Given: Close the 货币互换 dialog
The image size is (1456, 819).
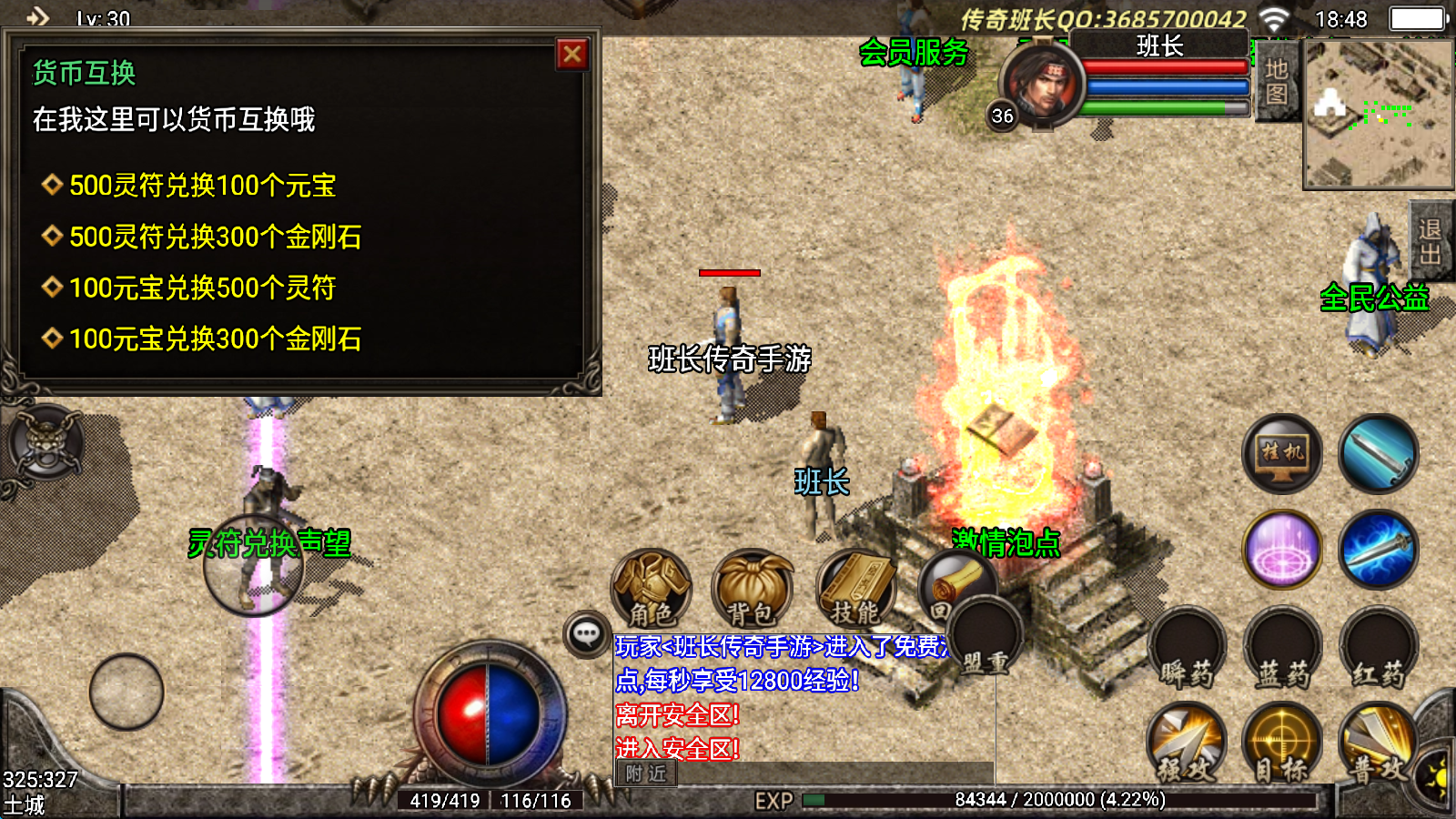Looking at the screenshot, I should click(x=572, y=56).
